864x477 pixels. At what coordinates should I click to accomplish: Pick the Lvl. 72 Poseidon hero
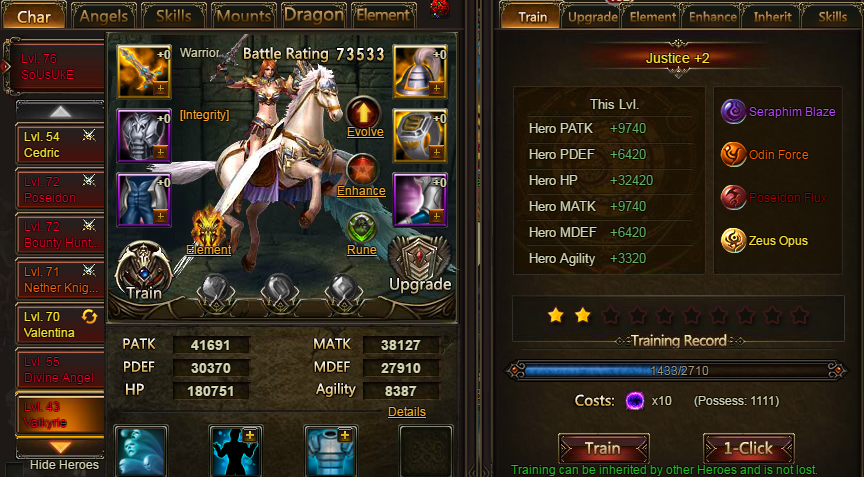pos(59,190)
